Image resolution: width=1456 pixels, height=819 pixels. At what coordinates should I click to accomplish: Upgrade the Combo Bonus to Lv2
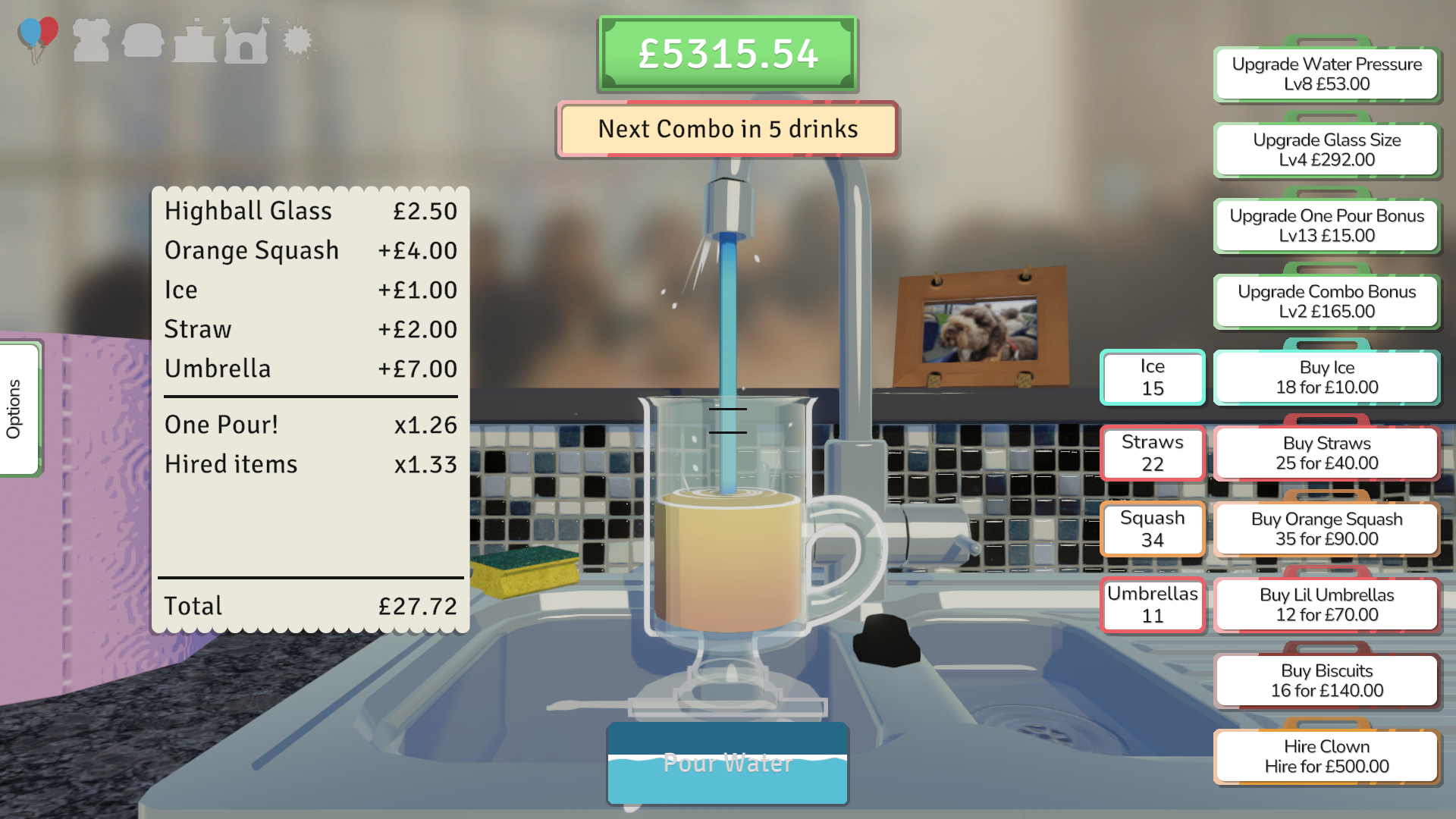coord(1326,301)
